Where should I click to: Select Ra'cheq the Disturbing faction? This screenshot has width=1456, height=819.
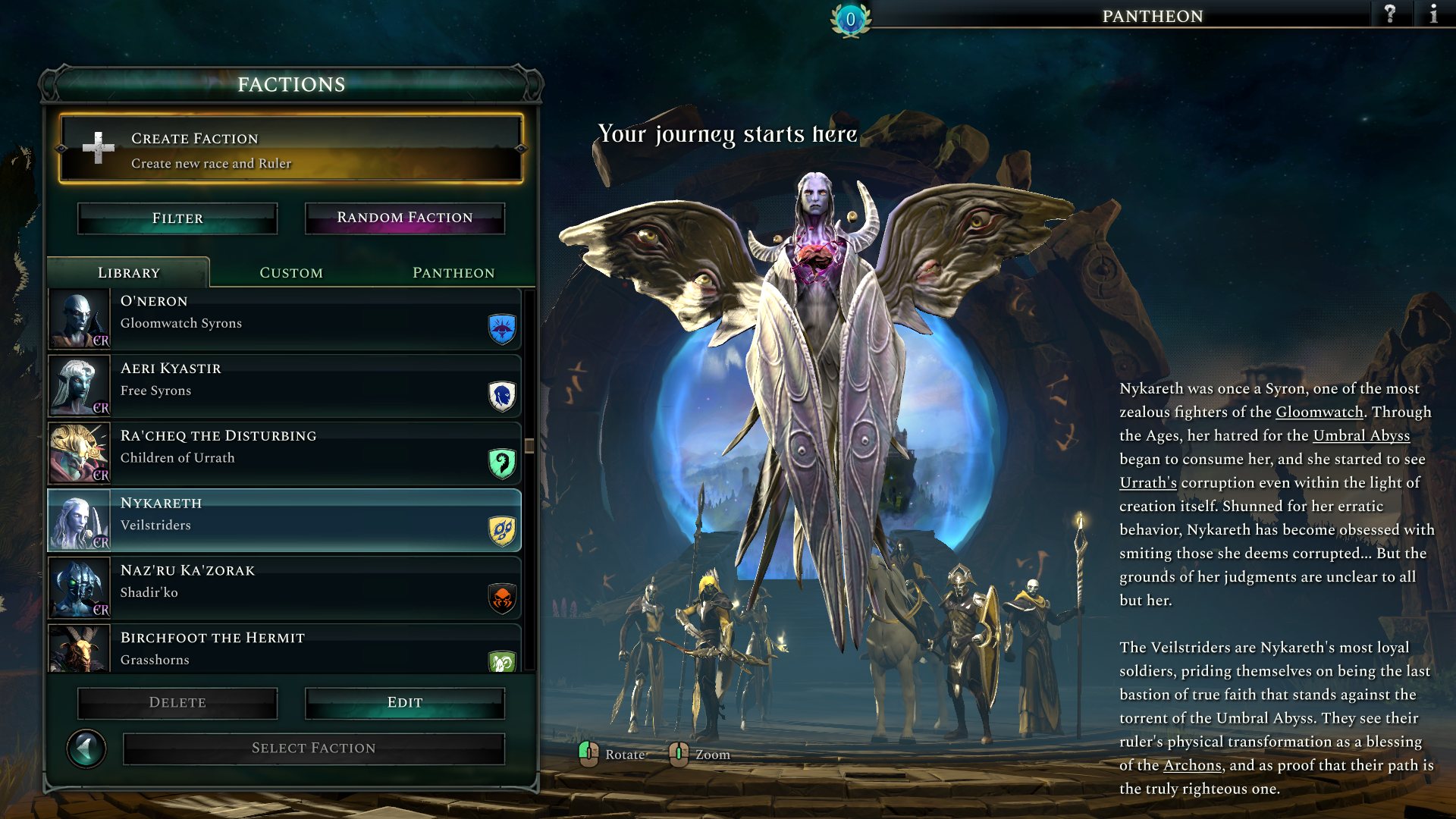[285, 453]
